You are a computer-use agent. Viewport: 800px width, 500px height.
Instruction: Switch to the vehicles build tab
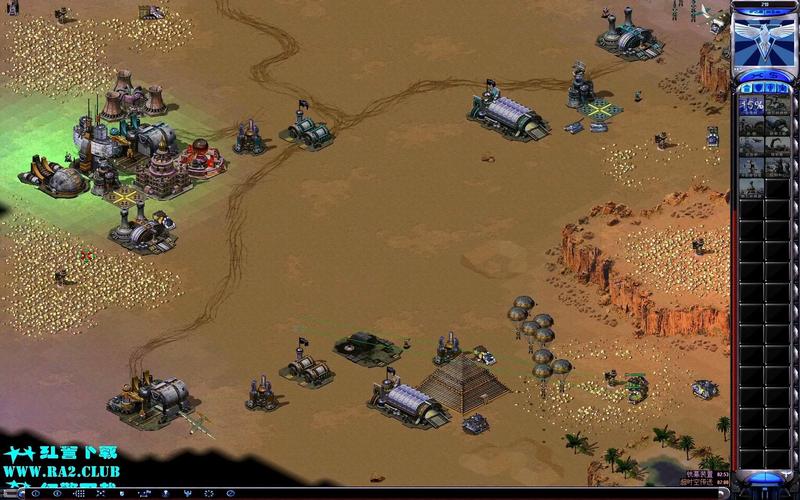(x=784, y=88)
